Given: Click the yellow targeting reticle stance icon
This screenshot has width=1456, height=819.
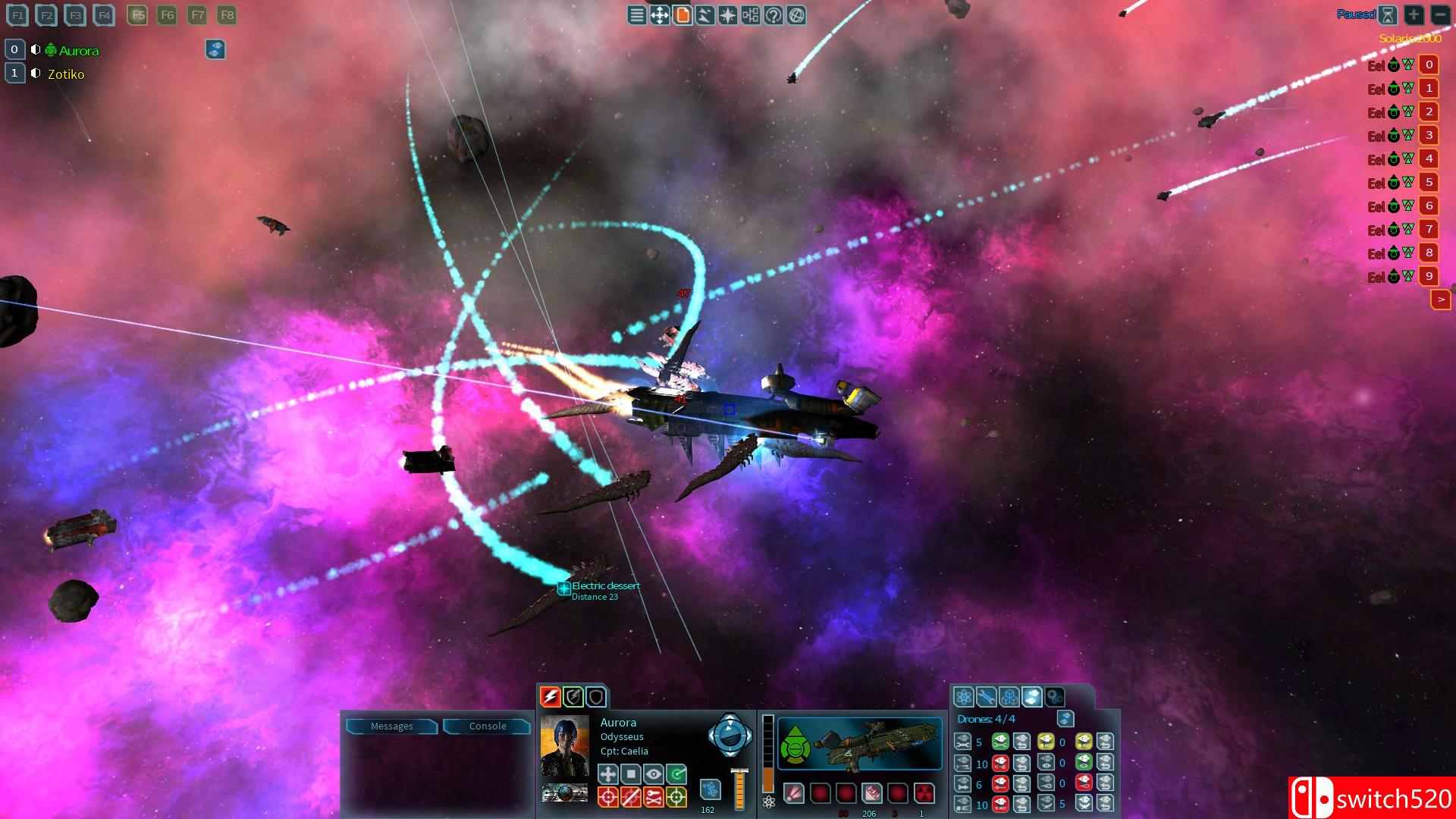Looking at the screenshot, I should tap(676, 798).
